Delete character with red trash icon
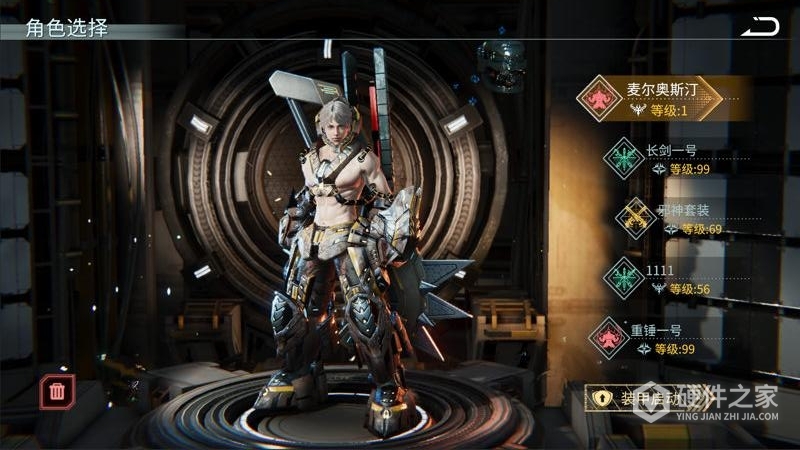This screenshot has height=450, width=800. pyautogui.click(x=57, y=391)
